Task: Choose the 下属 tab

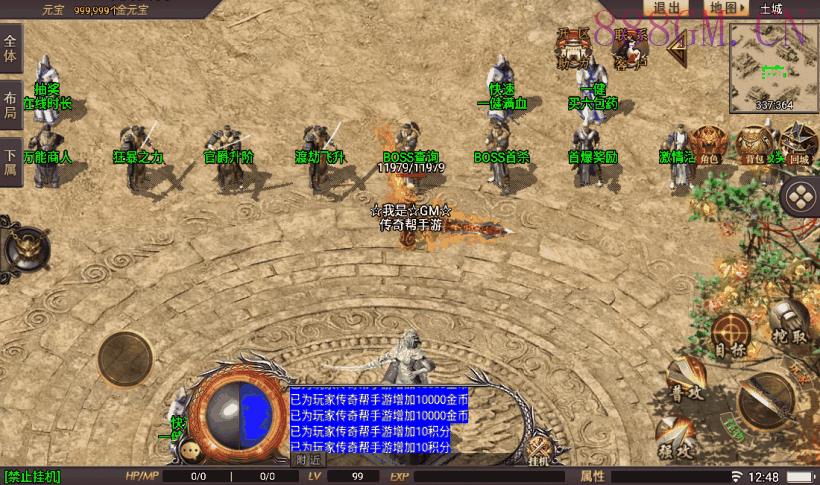Action: (11, 162)
